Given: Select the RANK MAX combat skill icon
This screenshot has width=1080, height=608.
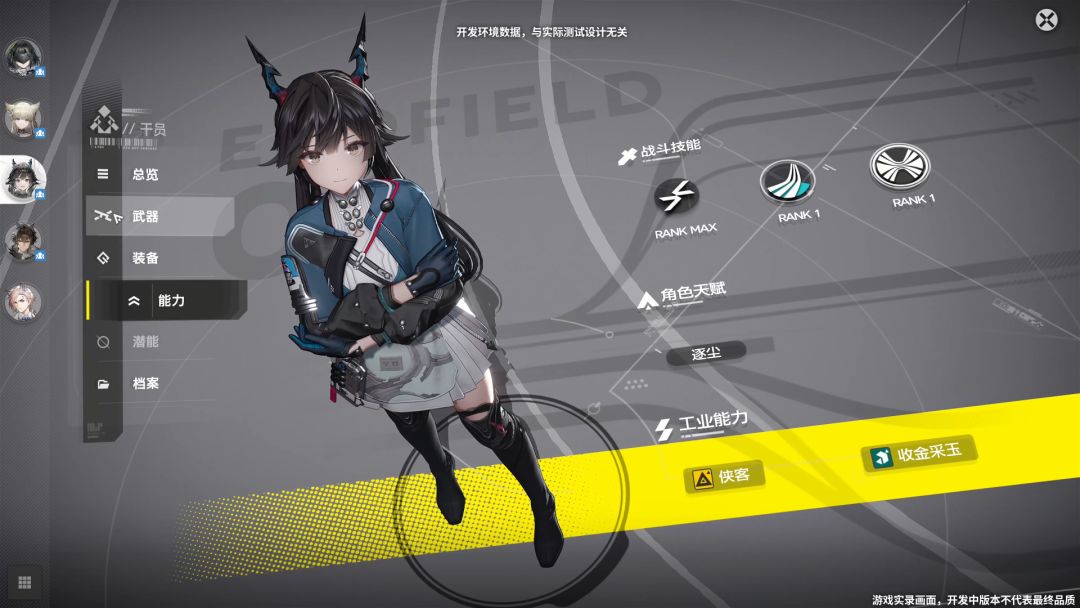Looking at the screenshot, I should (677, 195).
